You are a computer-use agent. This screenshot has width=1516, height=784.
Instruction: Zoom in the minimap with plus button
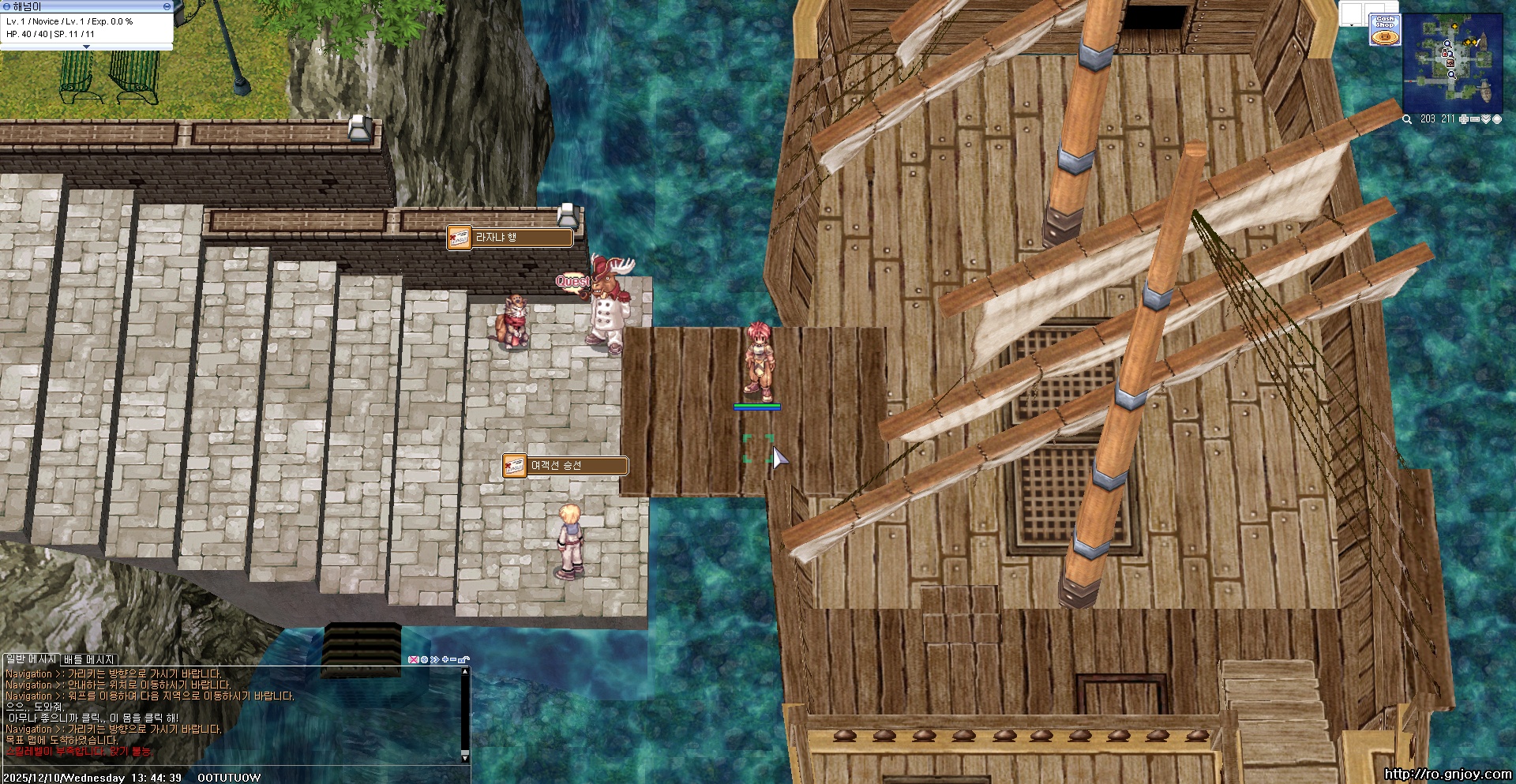coord(1464,119)
